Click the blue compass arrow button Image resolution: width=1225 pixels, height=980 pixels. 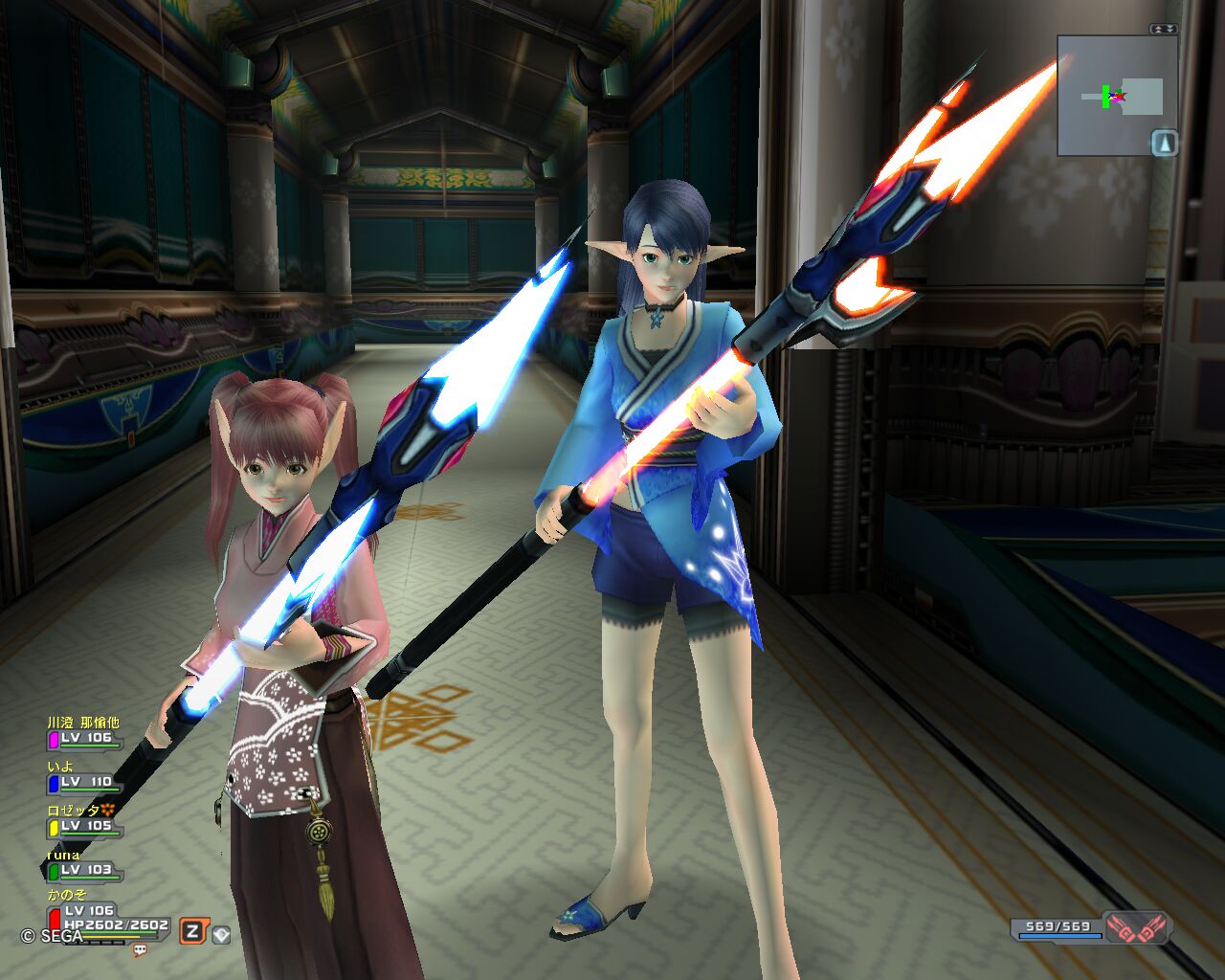1164,144
